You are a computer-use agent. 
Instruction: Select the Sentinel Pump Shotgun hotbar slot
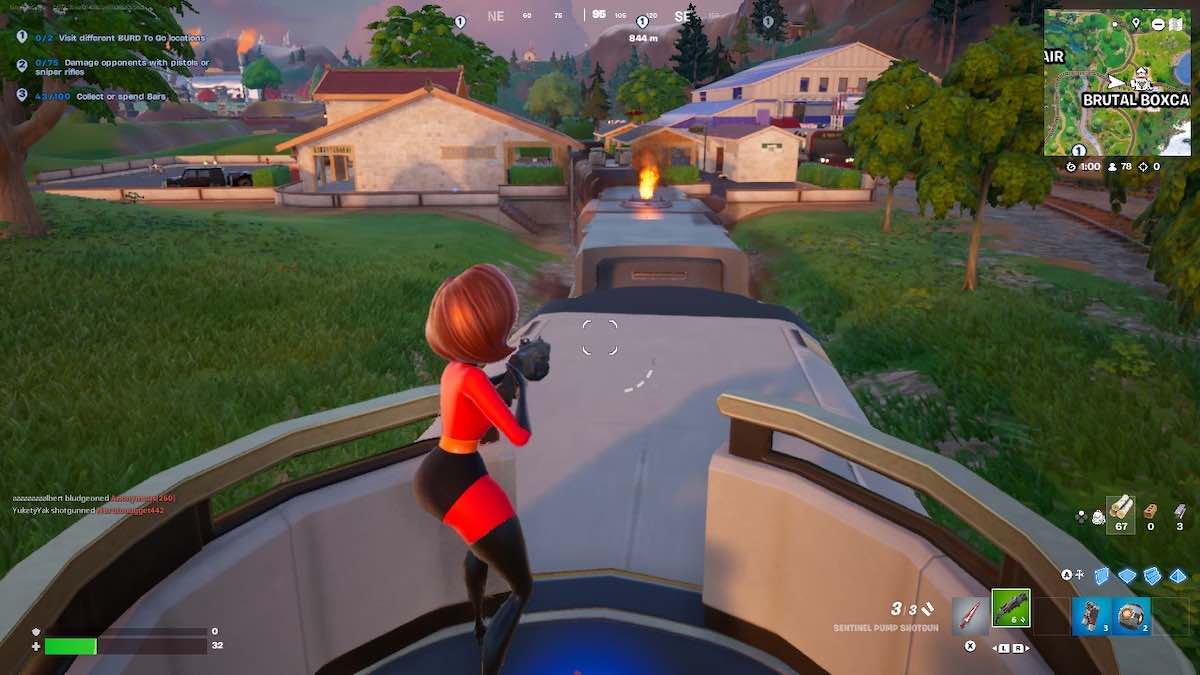tap(1011, 609)
